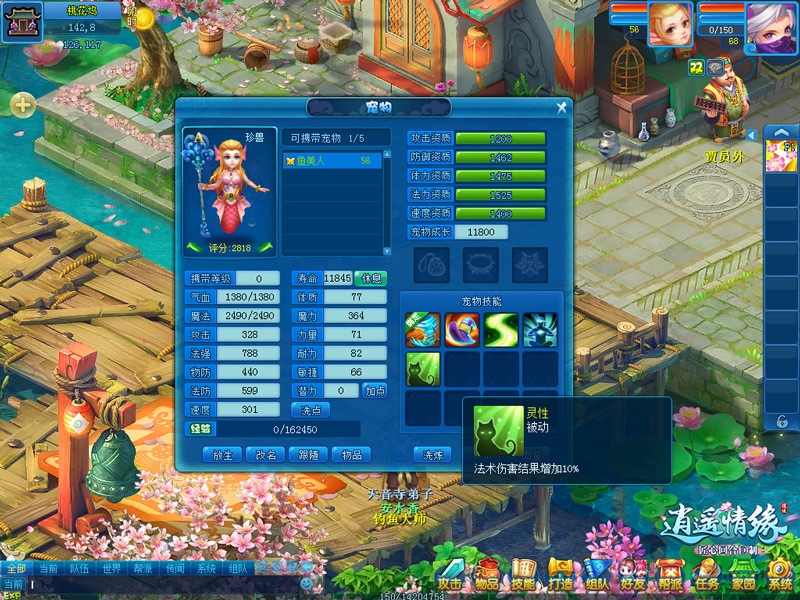Select the meditating figure pet skill
This screenshot has height=600, width=800.
[540, 330]
